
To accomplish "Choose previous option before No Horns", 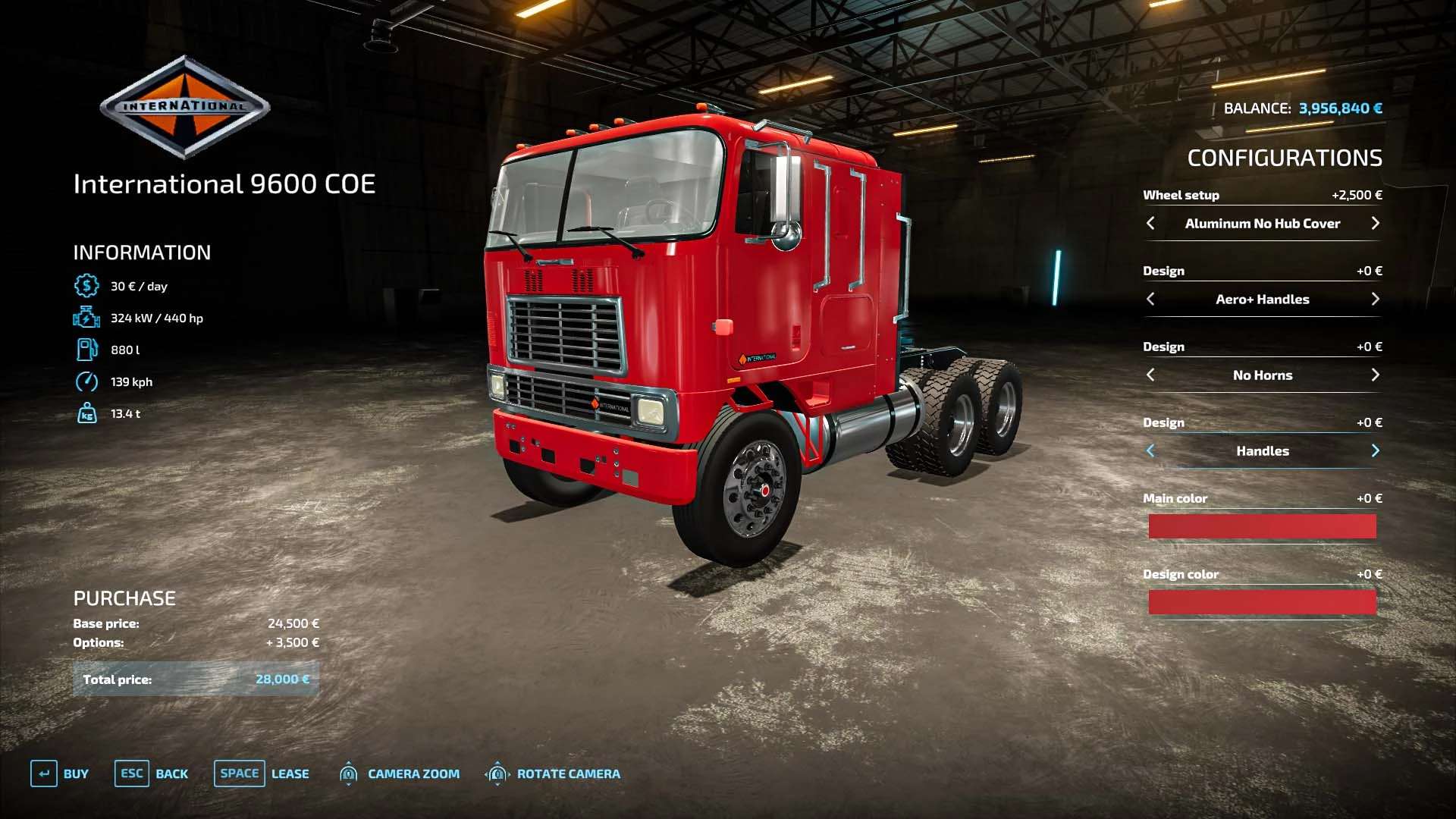I will click(x=1150, y=375).
